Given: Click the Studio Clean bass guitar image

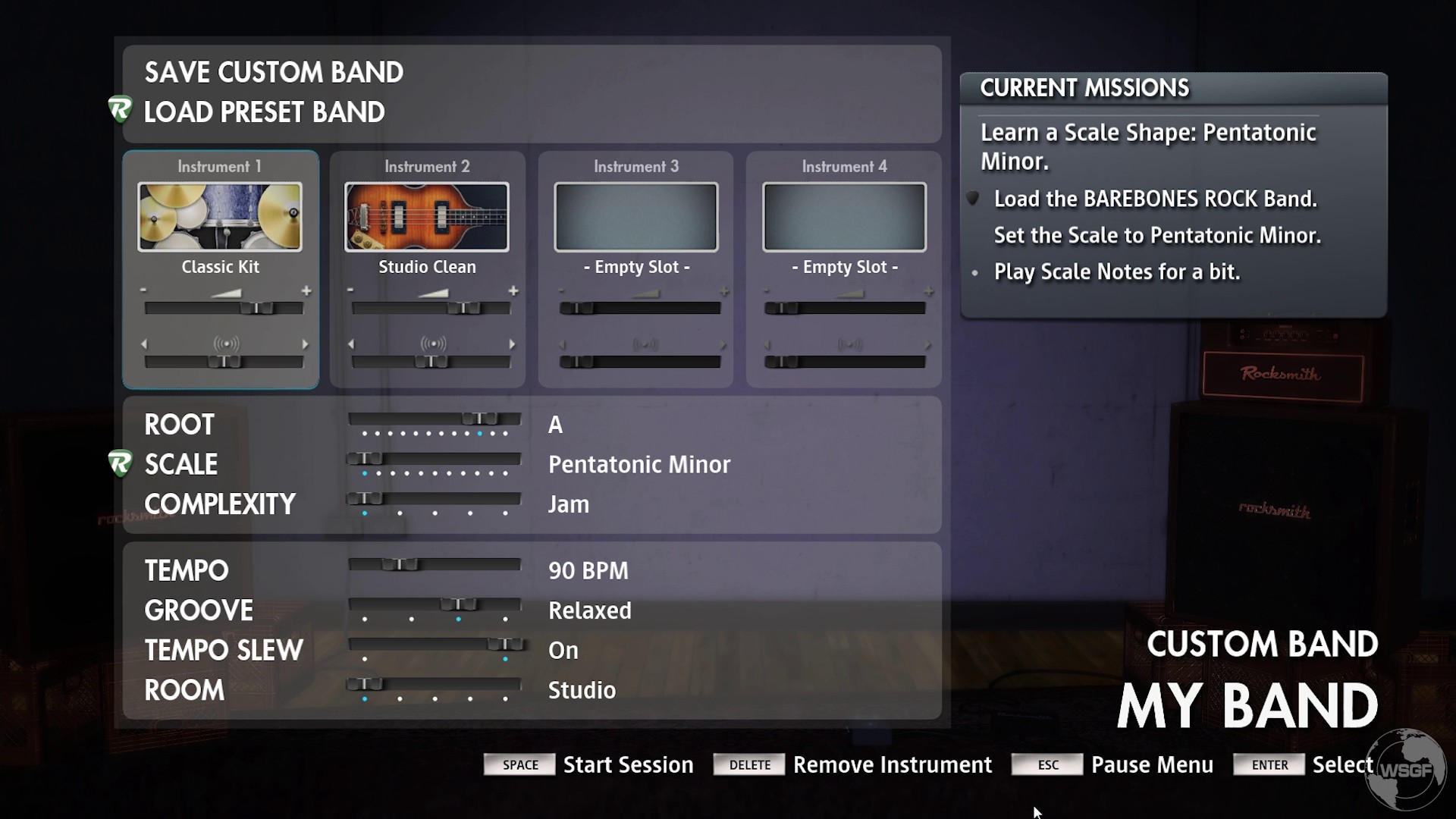Looking at the screenshot, I should [x=427, y=216].
